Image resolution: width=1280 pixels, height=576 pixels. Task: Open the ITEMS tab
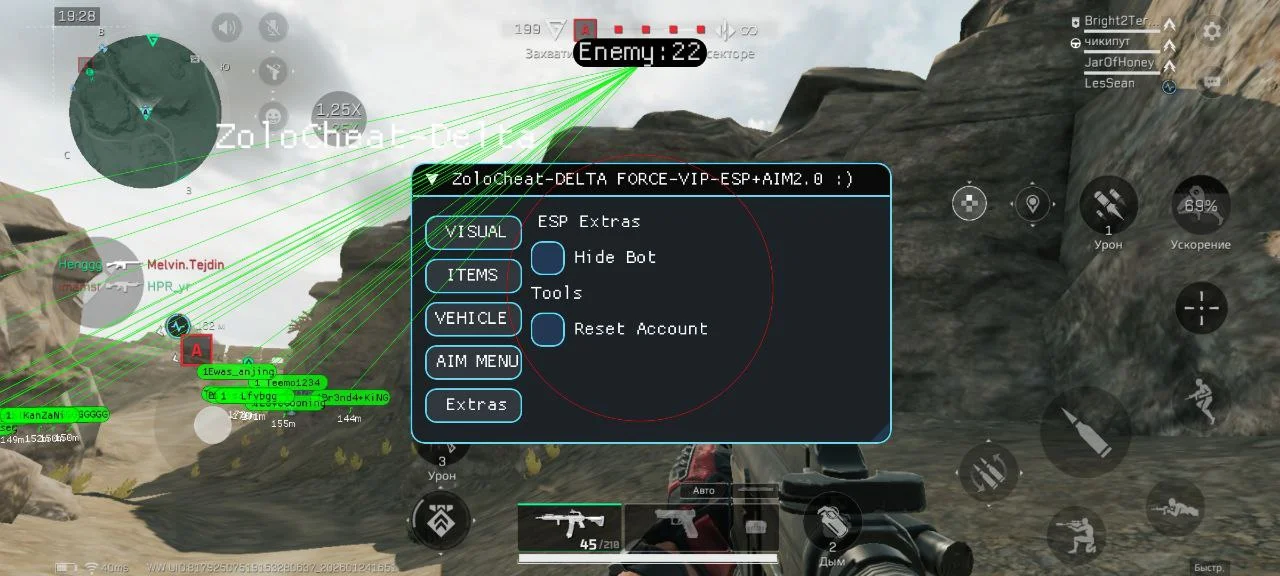click(473, 275)
